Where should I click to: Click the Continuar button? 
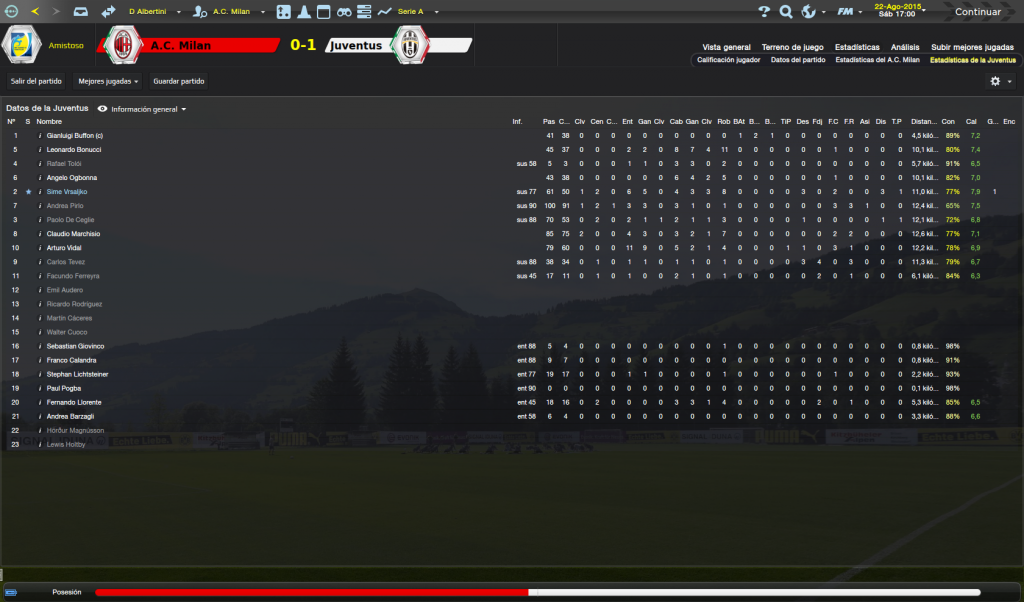click(x=977, y=12)
